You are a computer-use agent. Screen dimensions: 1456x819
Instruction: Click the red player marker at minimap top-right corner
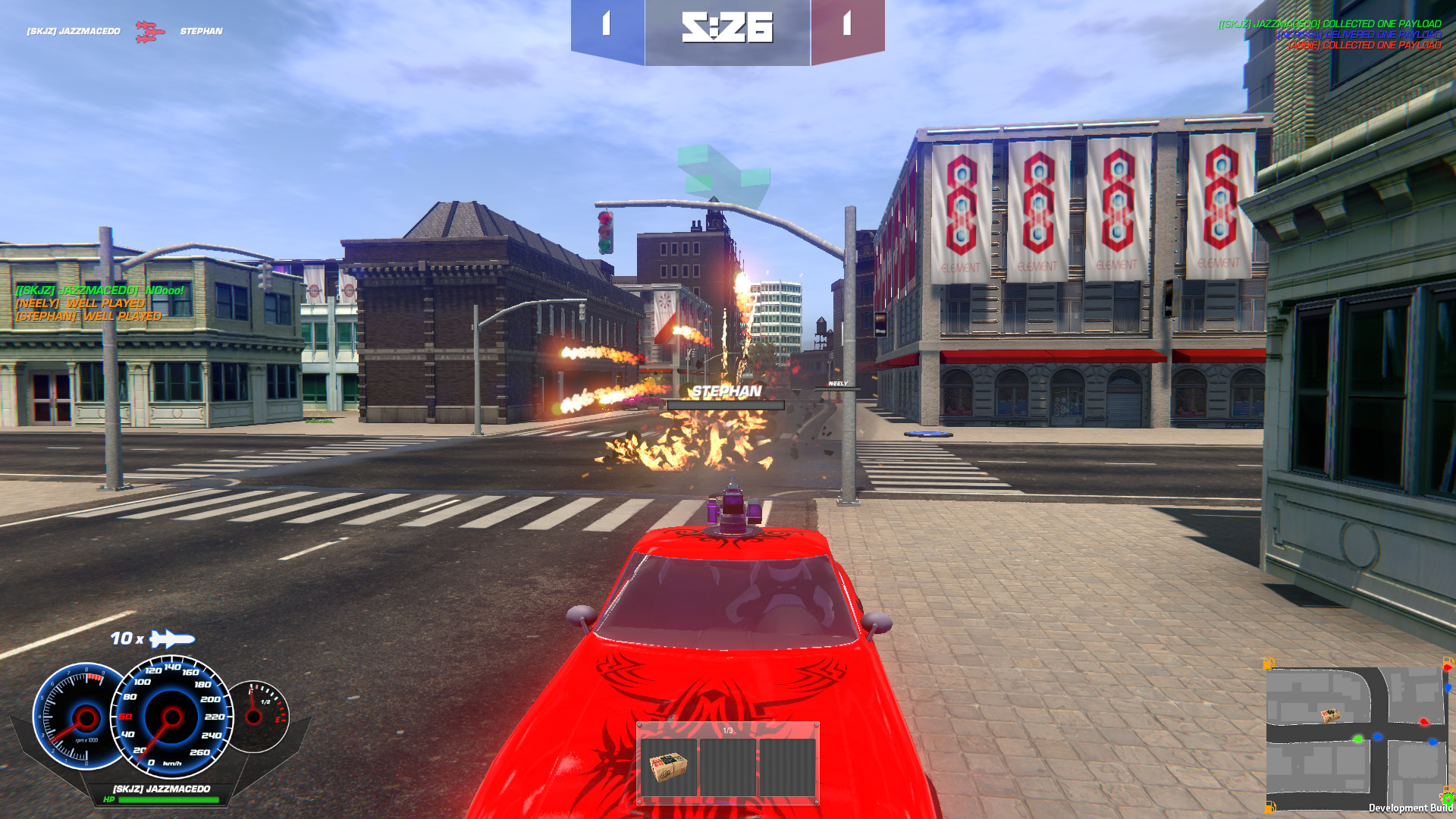[x=1447, y=667]
